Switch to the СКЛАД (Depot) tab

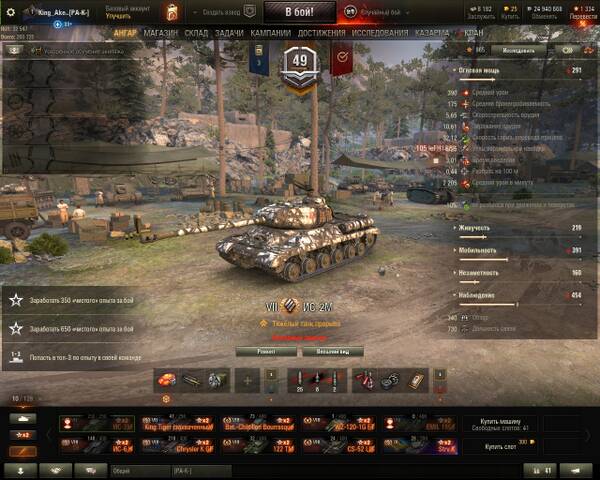(196, 33)
